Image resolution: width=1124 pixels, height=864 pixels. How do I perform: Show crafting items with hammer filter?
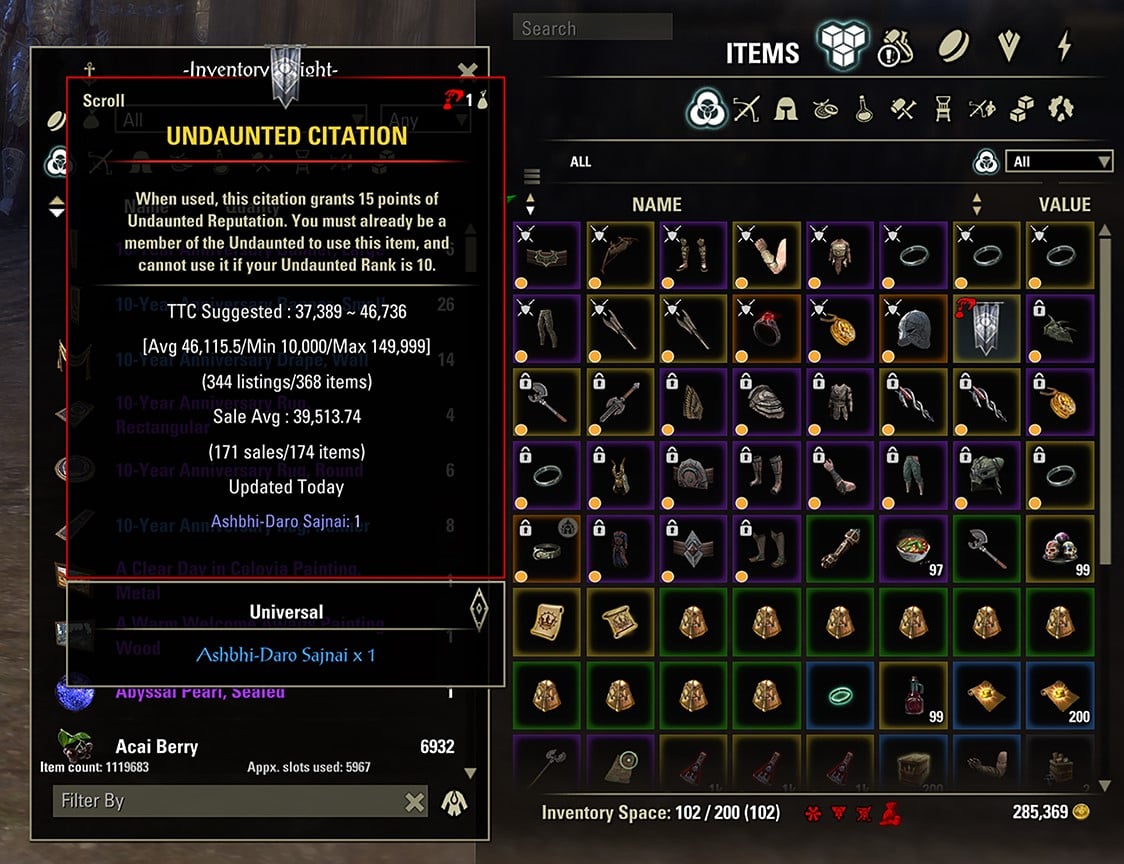[903, 108]
